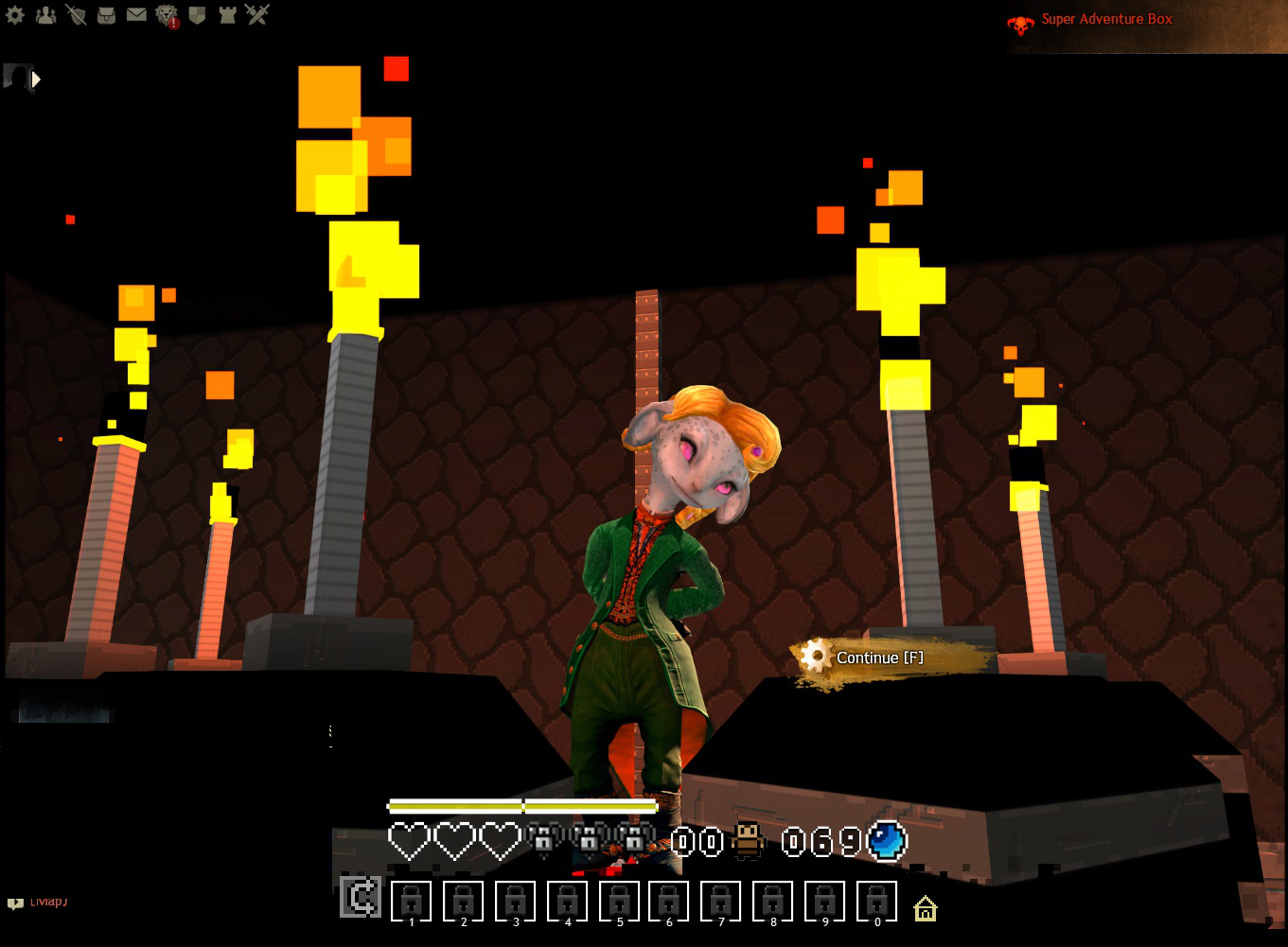Click the Super Adventure Box event tracker
Image resolution: width=1288 pixels, height=947 pixels.
coord(1105,20)
